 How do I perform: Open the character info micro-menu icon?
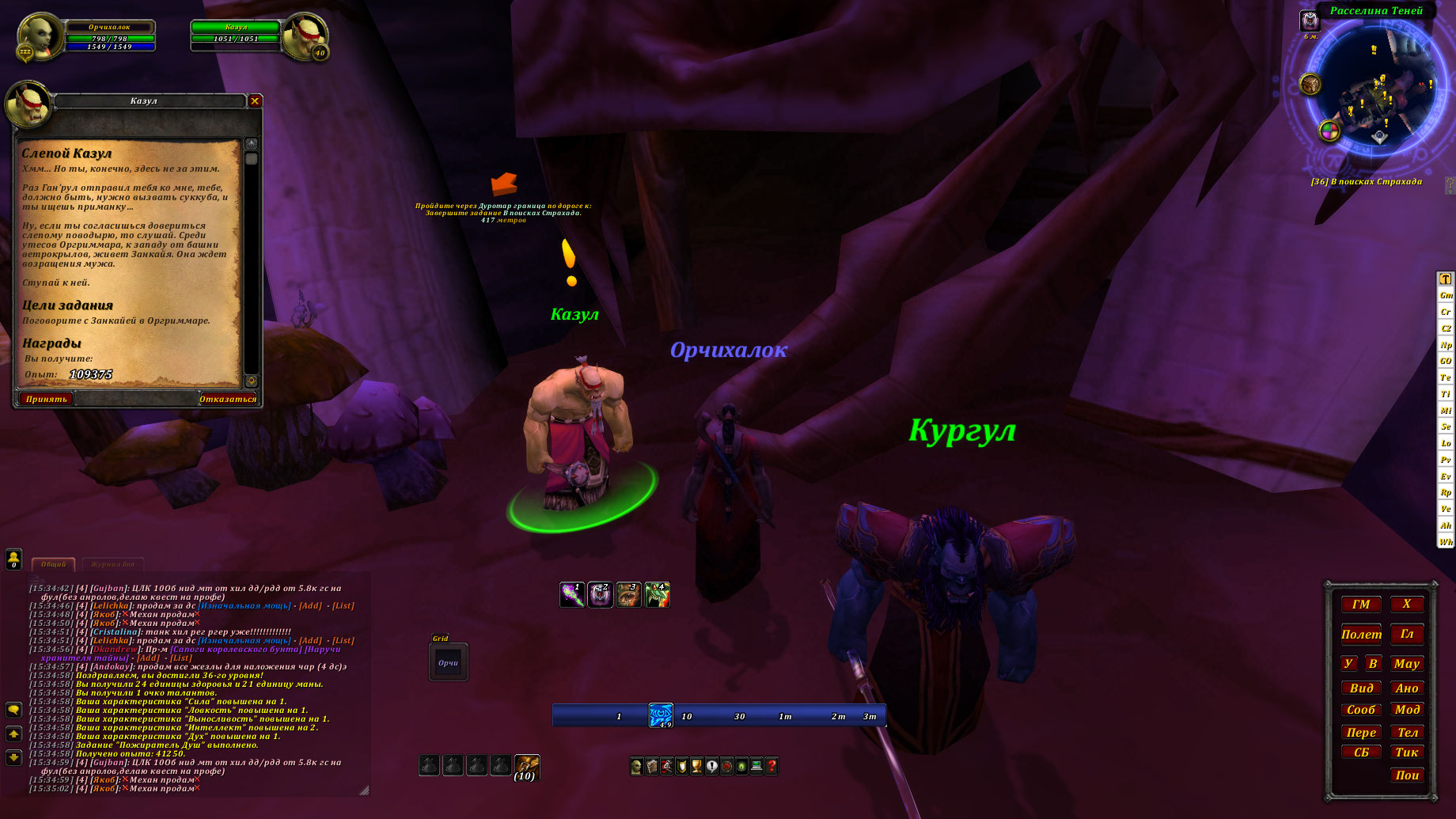[x=636, y=766]
